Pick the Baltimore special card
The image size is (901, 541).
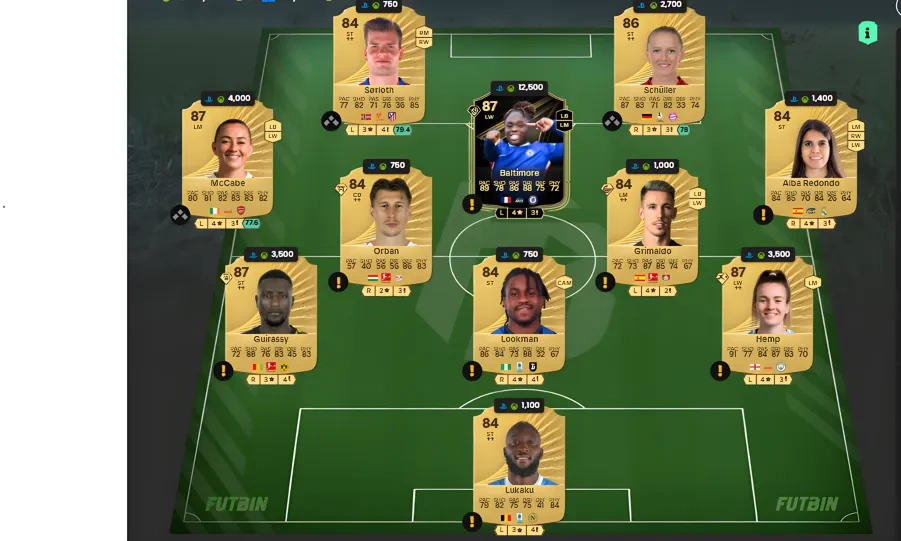click(x=519, y=148)
